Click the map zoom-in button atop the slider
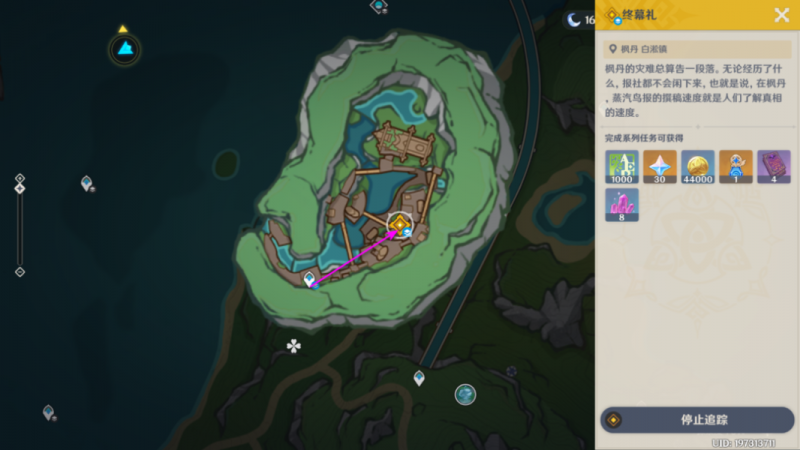 [x=19, y=179]
